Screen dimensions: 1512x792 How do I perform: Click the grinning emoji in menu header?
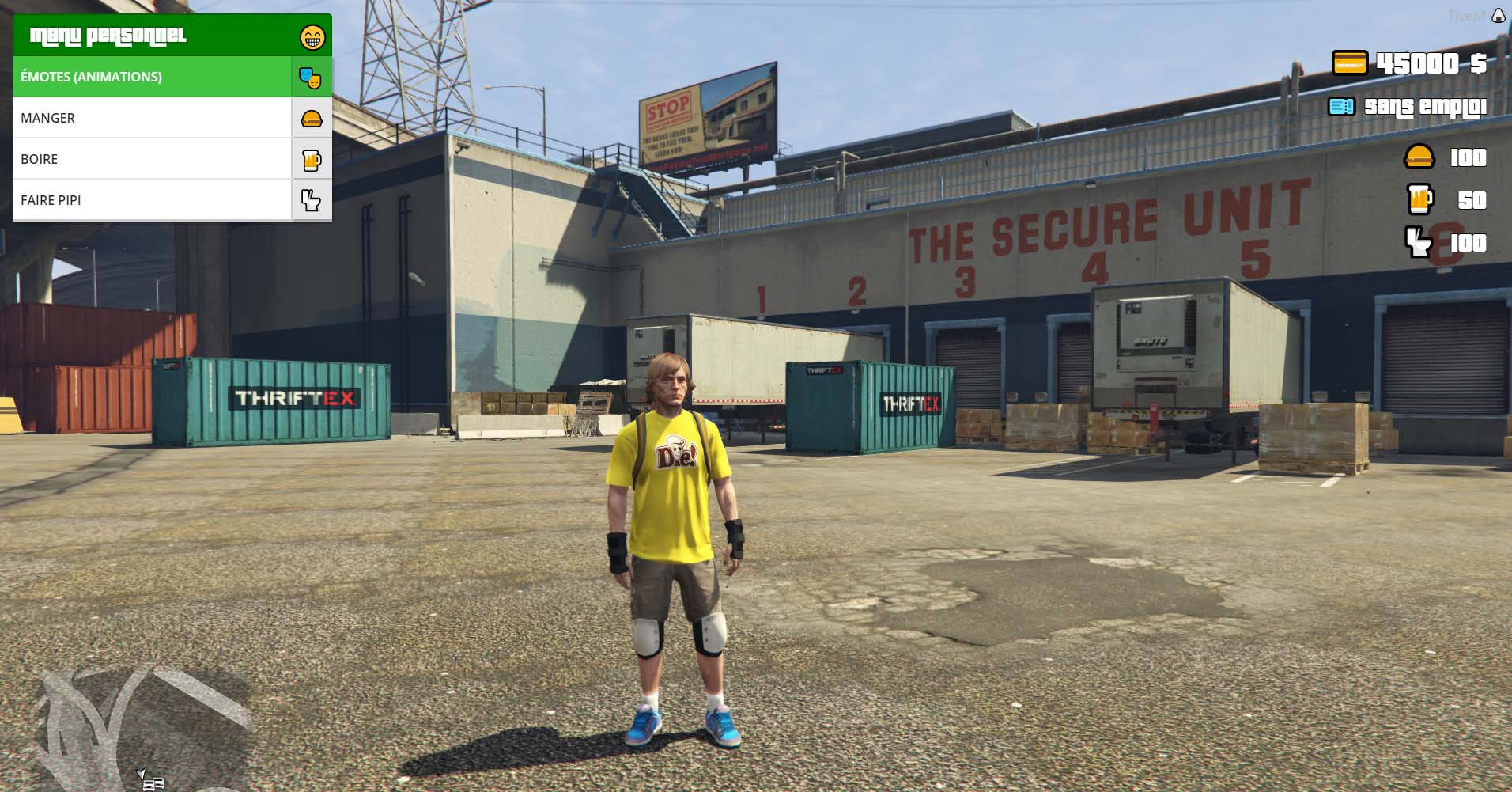[312, 36]
